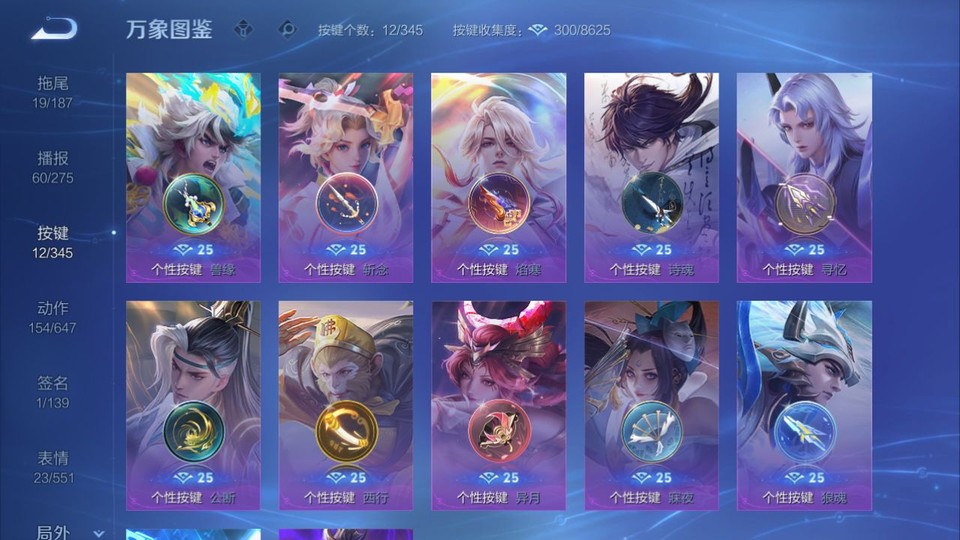Select the 兽缘 button skin card
The height and width of the screenshot is (540, 960).
(x=193, y=178)
